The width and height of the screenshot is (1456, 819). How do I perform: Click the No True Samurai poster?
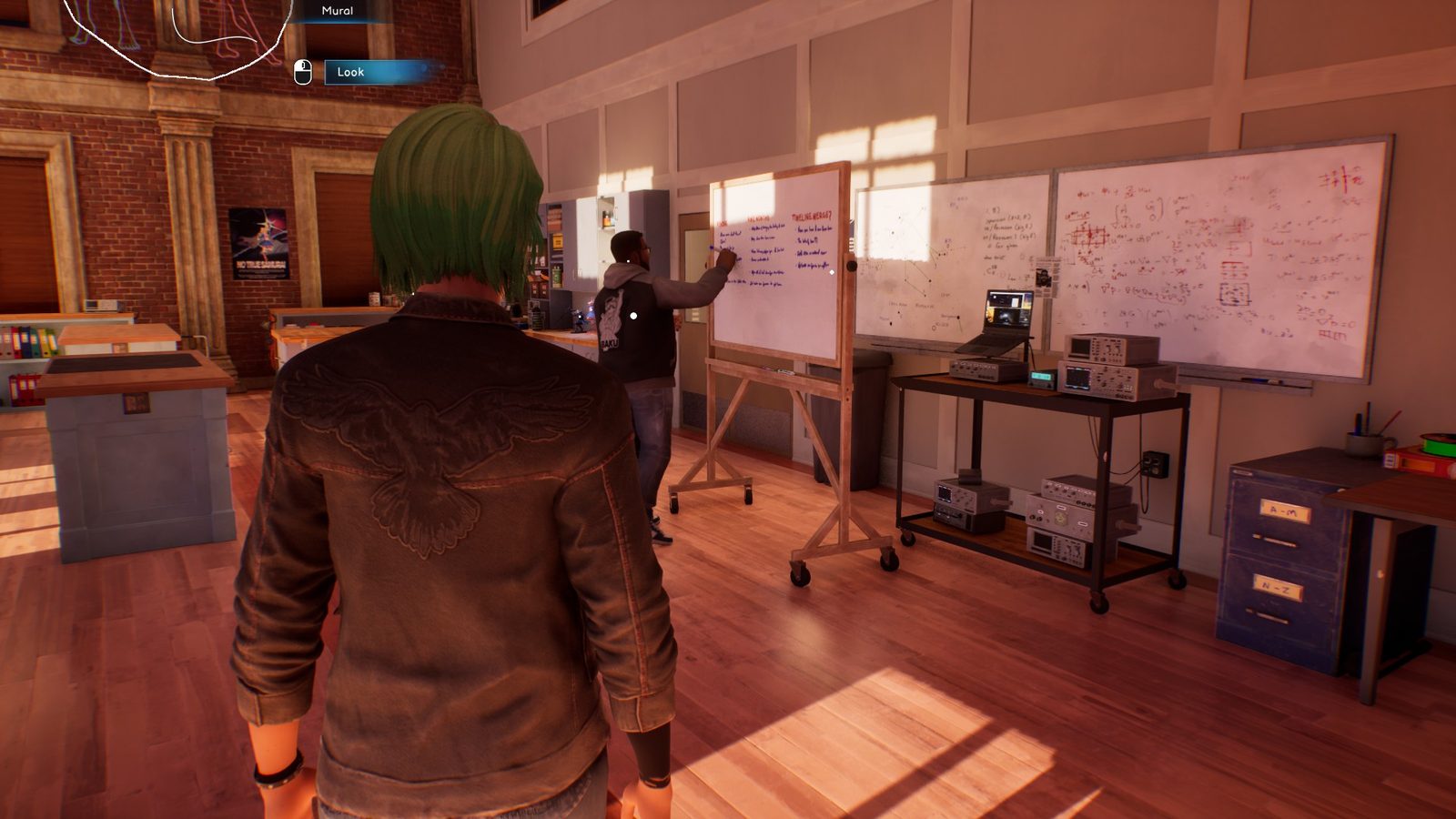coord(262,243)
